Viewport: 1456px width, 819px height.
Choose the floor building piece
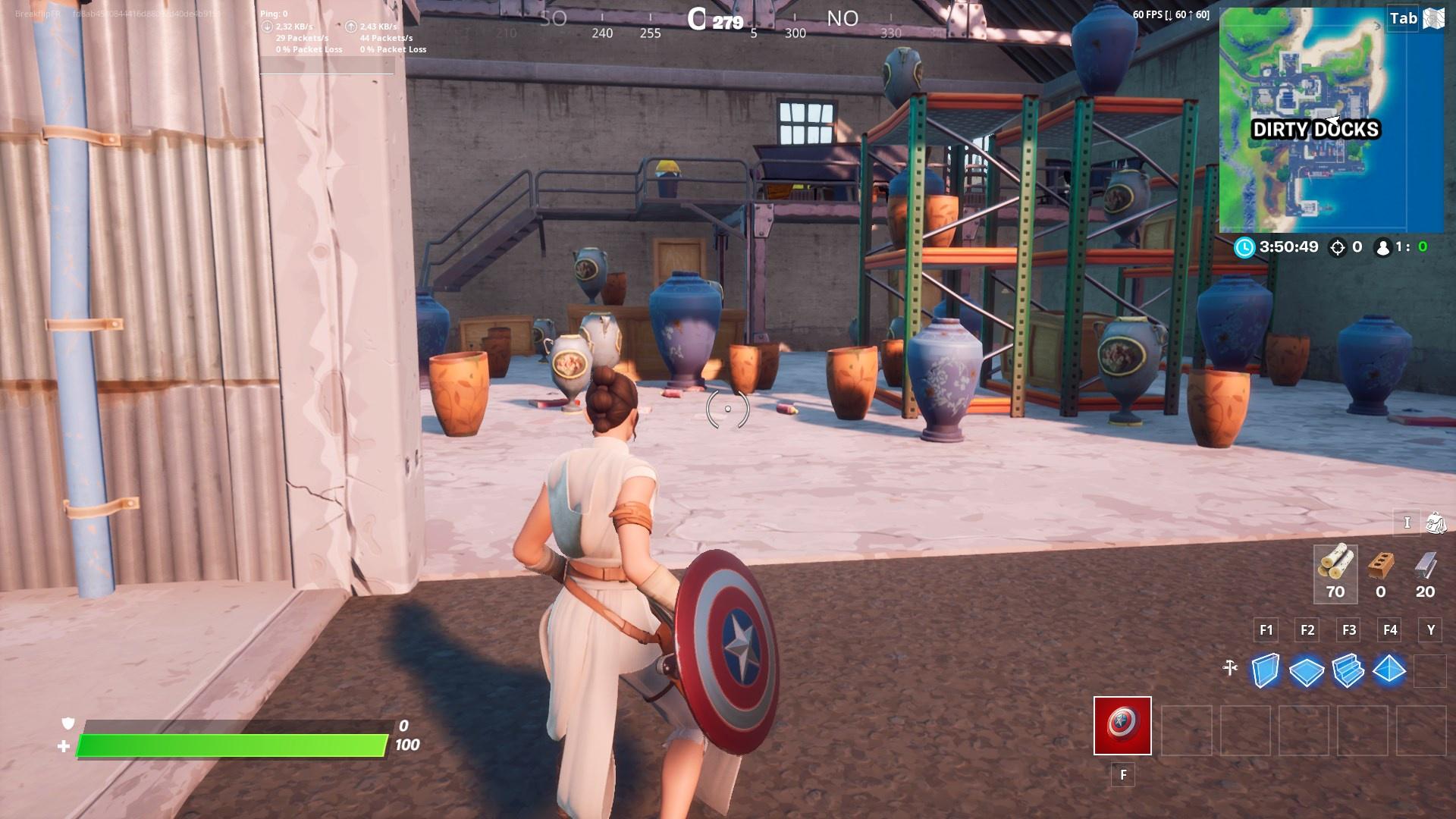point(1307,670)
